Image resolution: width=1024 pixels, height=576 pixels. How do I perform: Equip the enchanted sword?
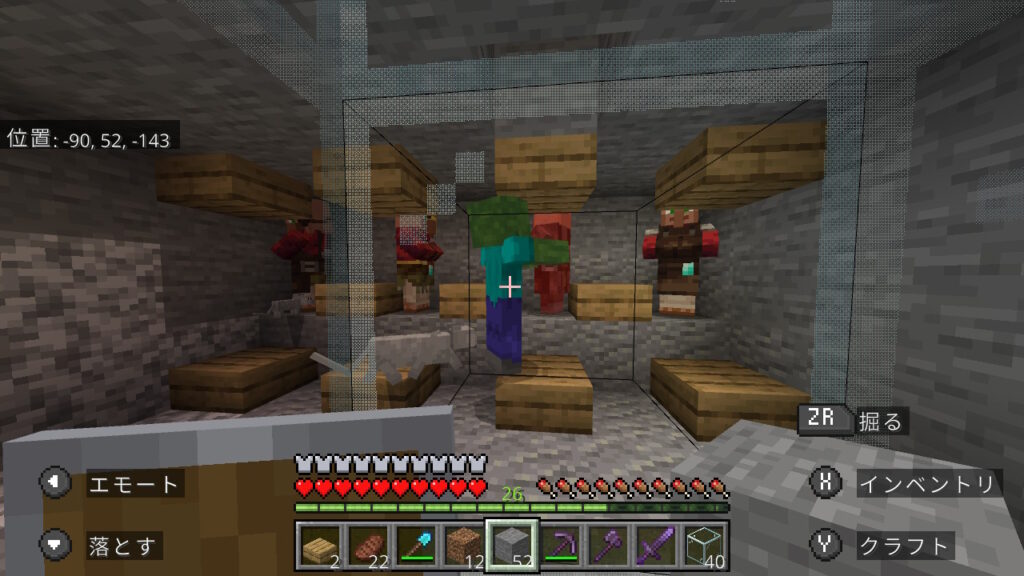point(656,545)
